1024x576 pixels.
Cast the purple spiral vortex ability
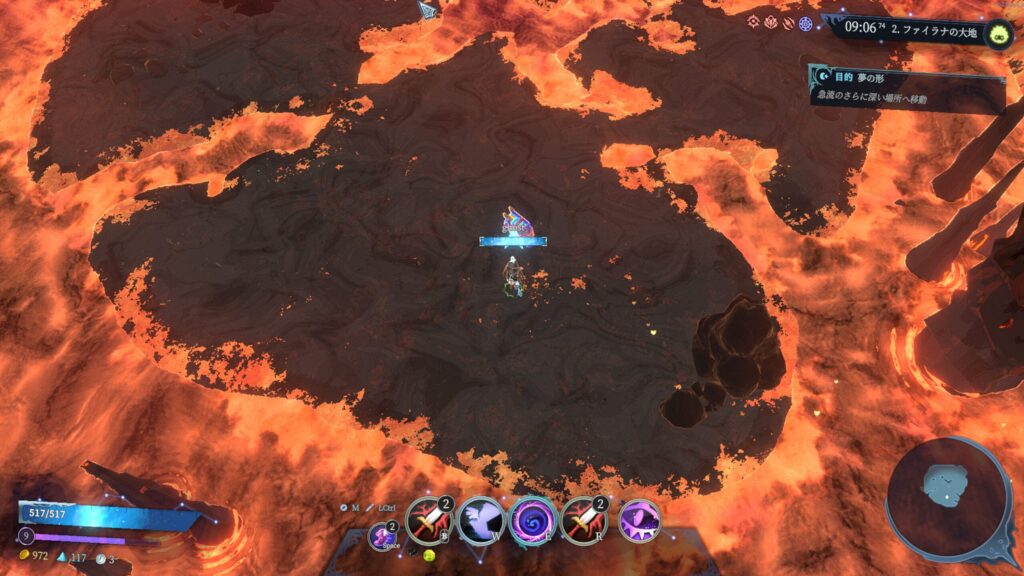click(x=532, y=521)
